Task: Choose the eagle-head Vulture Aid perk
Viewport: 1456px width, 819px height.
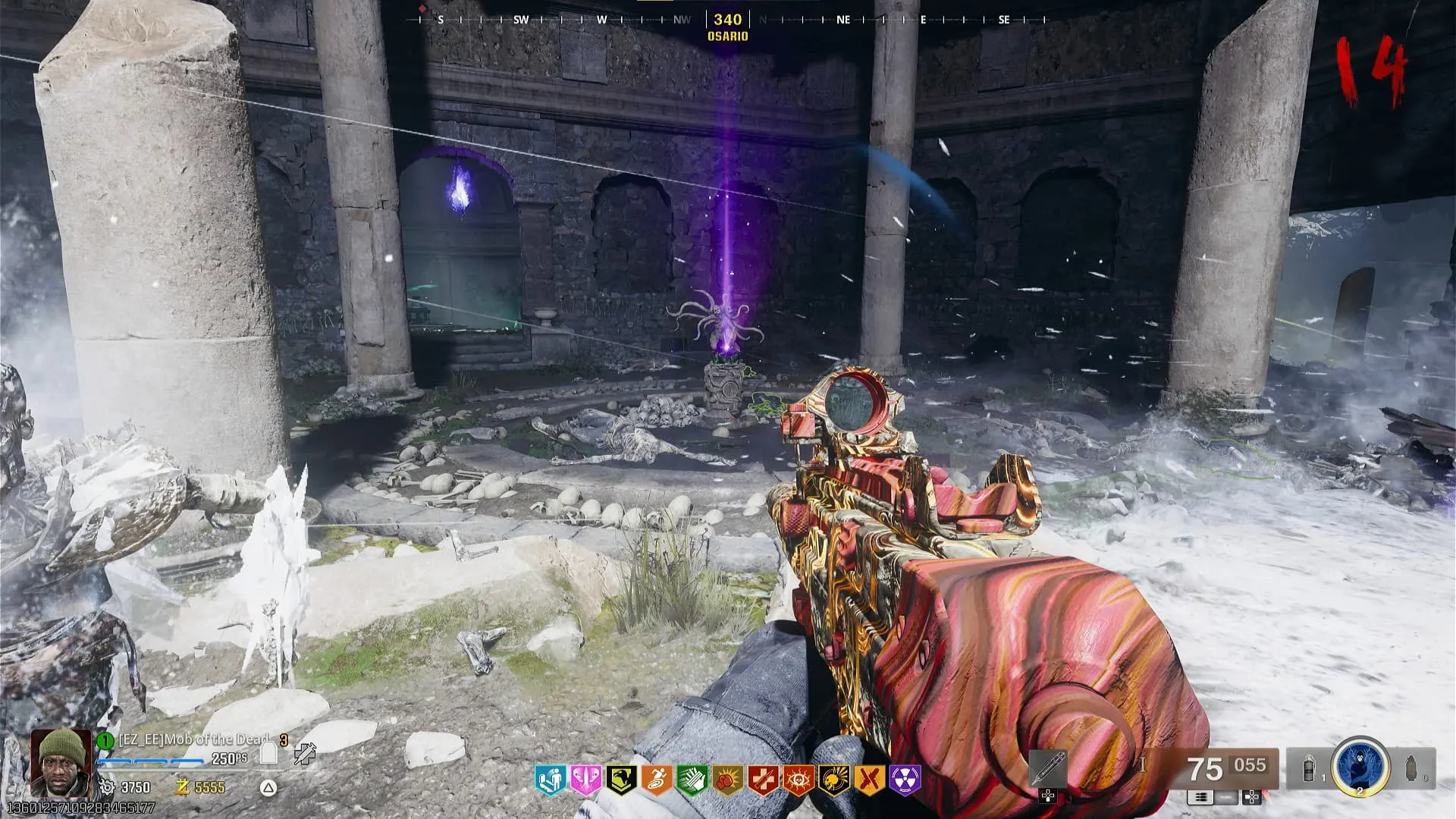Action: coord(621,780)
